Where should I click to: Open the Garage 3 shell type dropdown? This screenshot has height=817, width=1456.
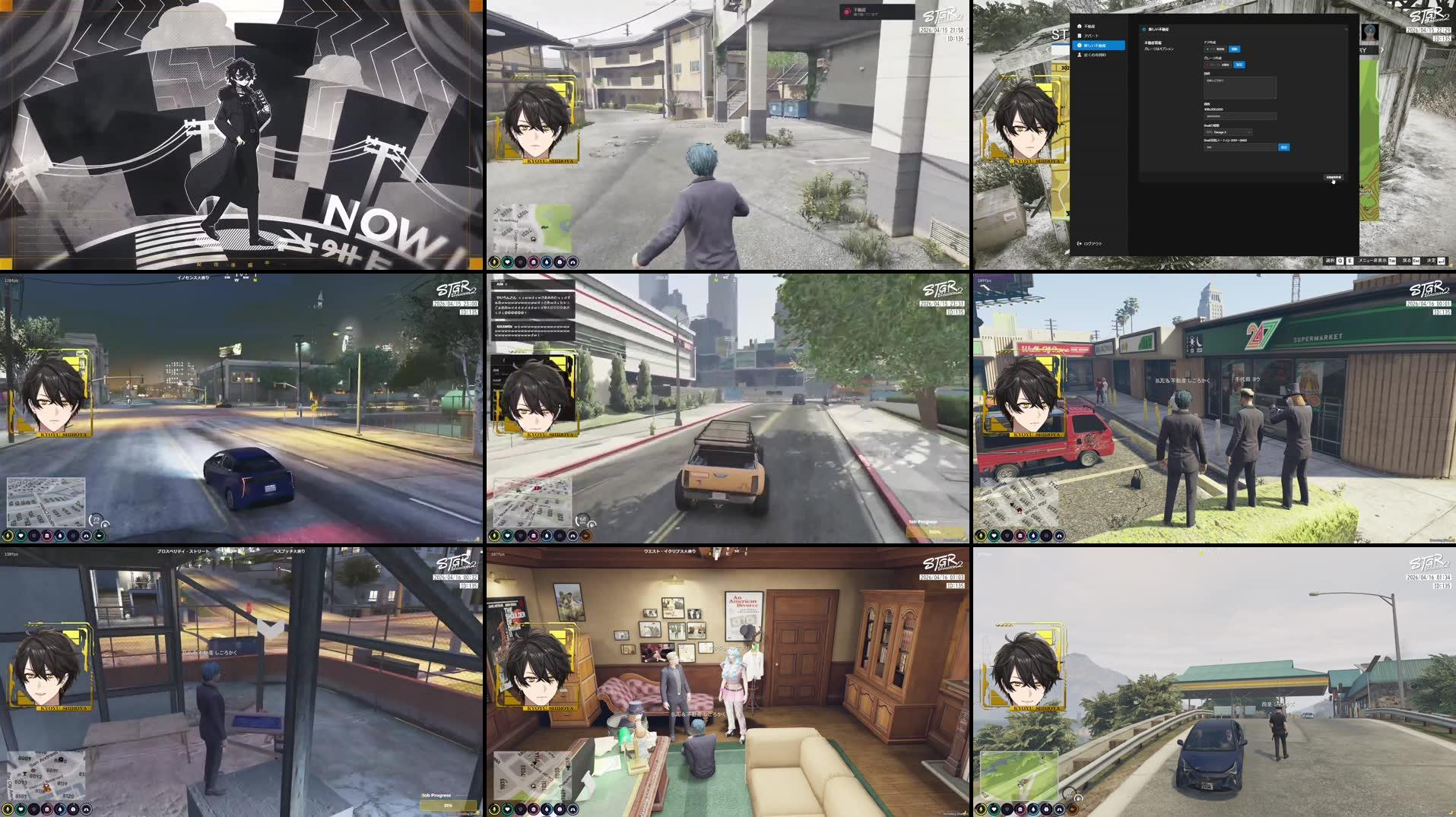pos(1228,131)
